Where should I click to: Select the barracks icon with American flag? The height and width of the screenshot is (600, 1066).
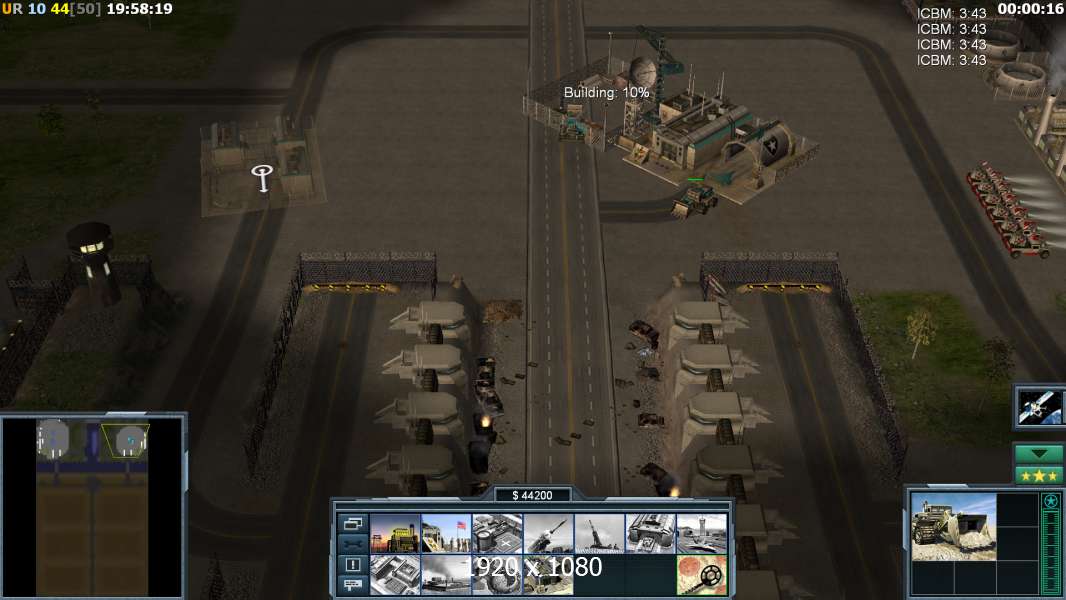tap(445, 533)
